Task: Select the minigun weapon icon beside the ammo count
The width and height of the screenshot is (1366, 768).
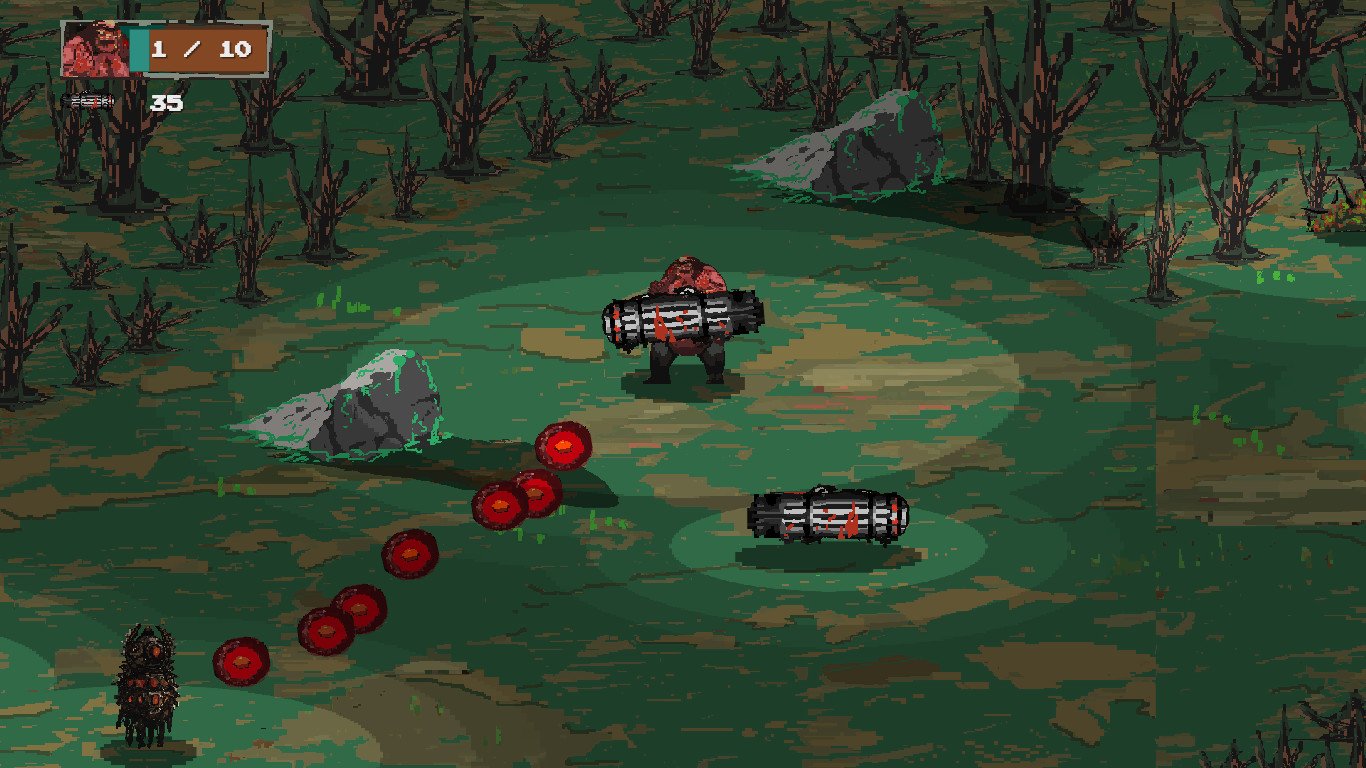Action: 91,101
